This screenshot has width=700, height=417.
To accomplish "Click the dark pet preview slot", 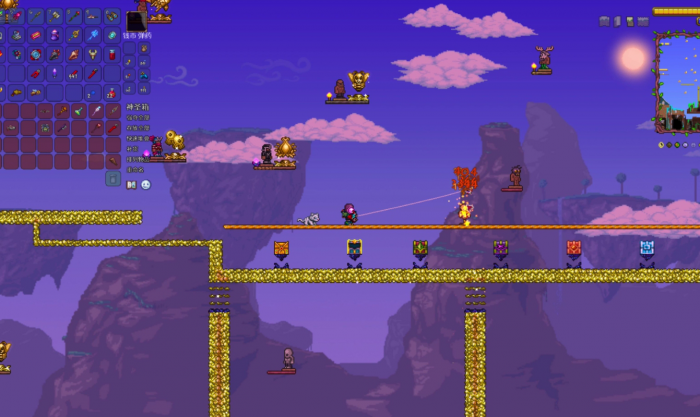I will pyautogui.click(x=136, y=21).
